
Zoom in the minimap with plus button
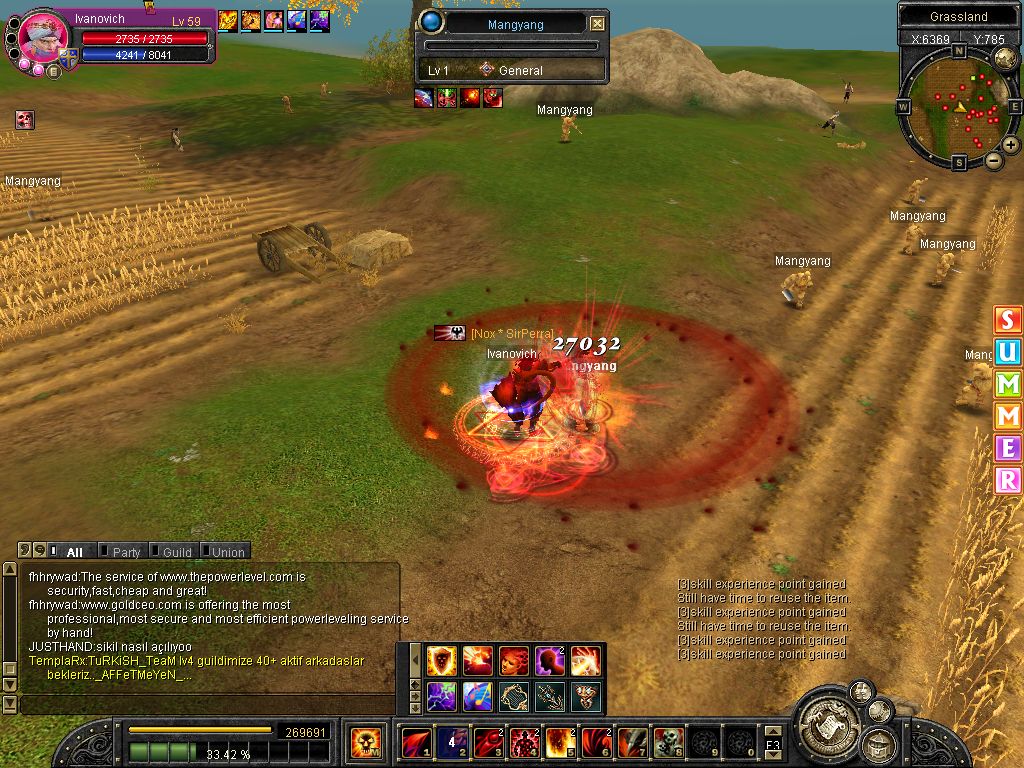pos(1011,145)
